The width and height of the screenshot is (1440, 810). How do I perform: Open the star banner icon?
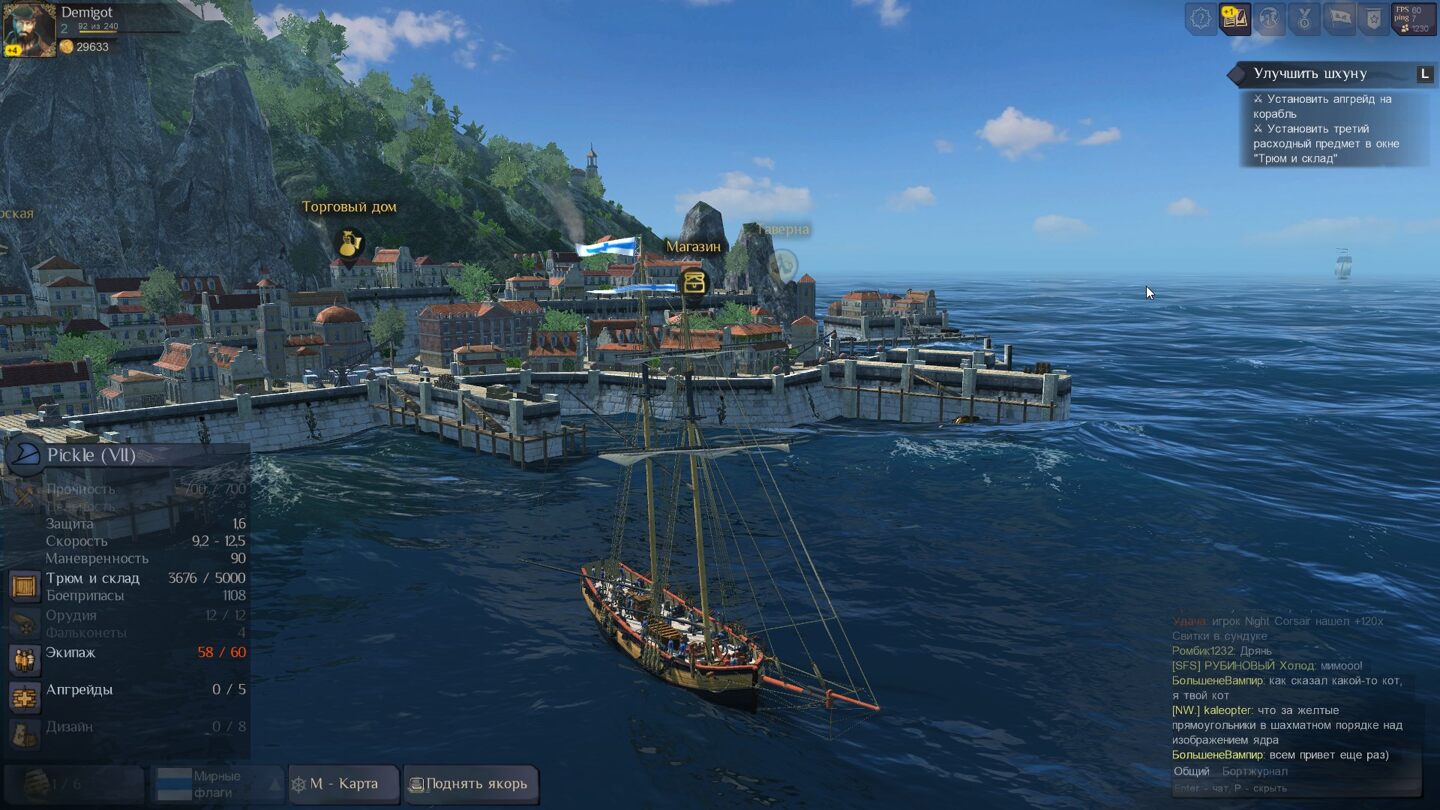(1373, 18)
